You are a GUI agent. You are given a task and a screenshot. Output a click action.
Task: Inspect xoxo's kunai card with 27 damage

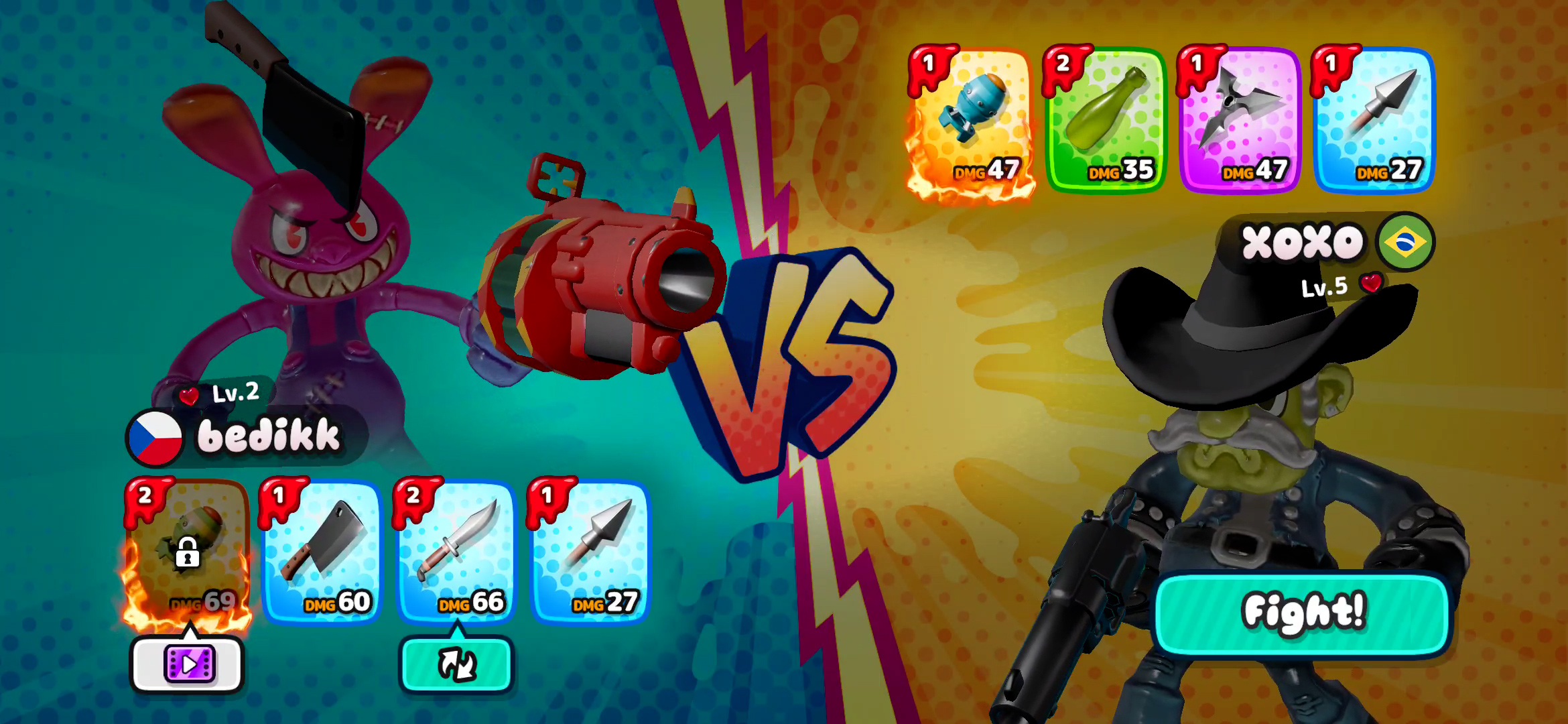(1374, 121)
